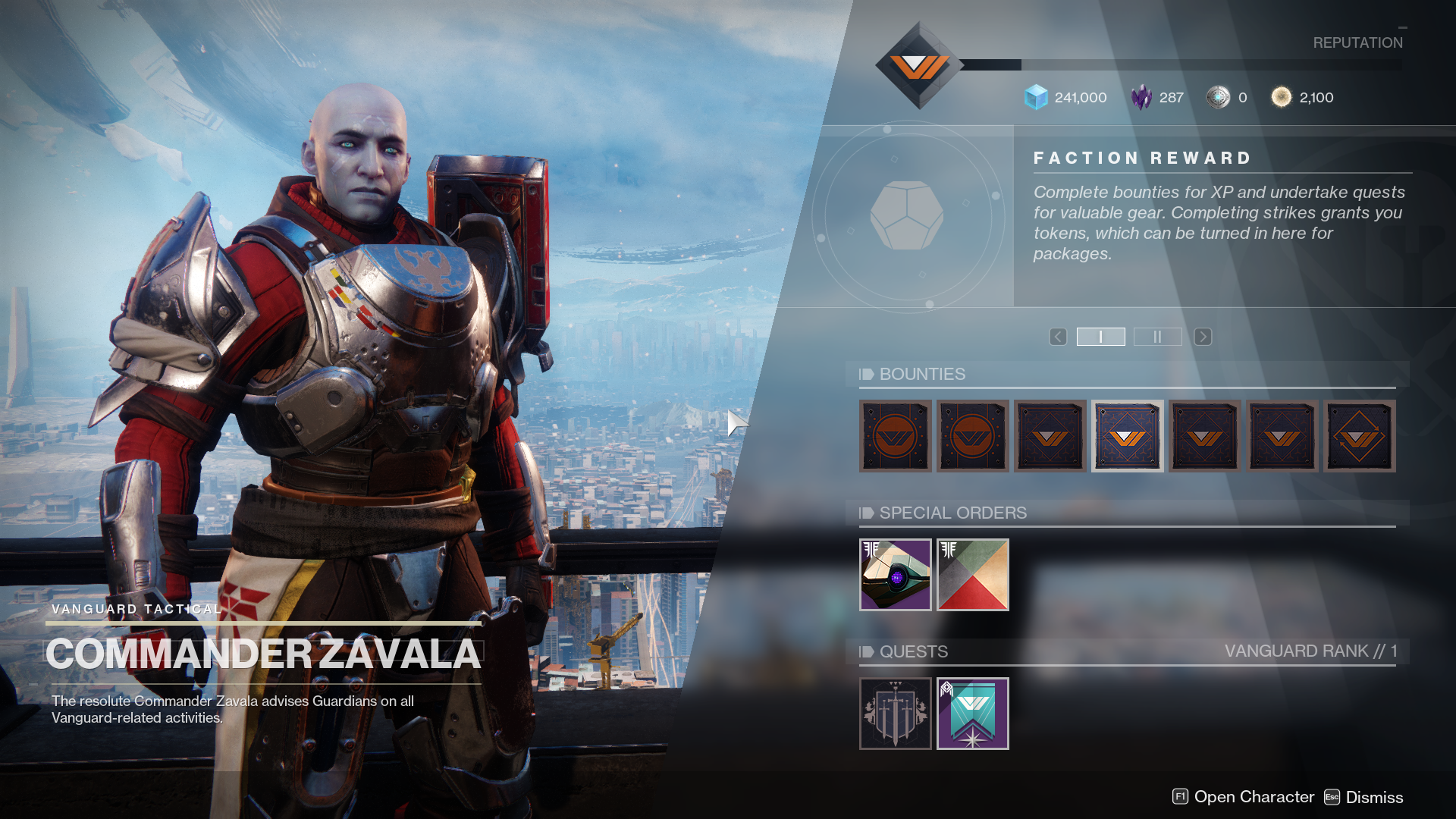
Task: Dismiss the Zavala vendor screen
Action: coord(1363,797)
